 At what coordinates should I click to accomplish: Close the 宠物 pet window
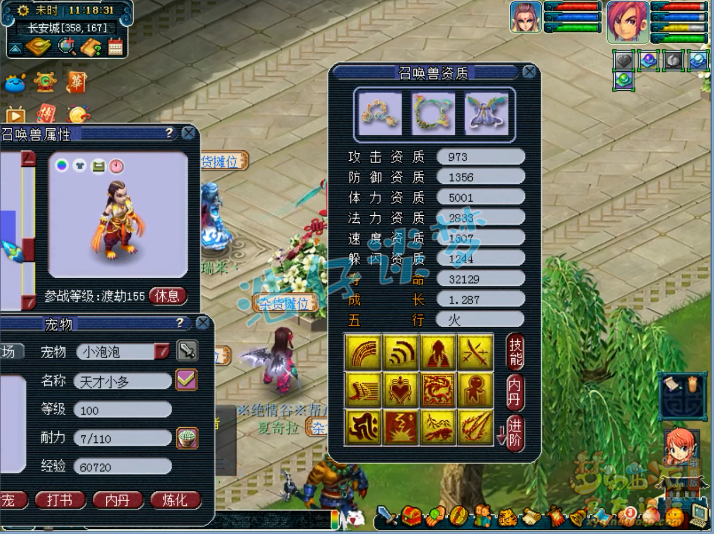[203, 324]
